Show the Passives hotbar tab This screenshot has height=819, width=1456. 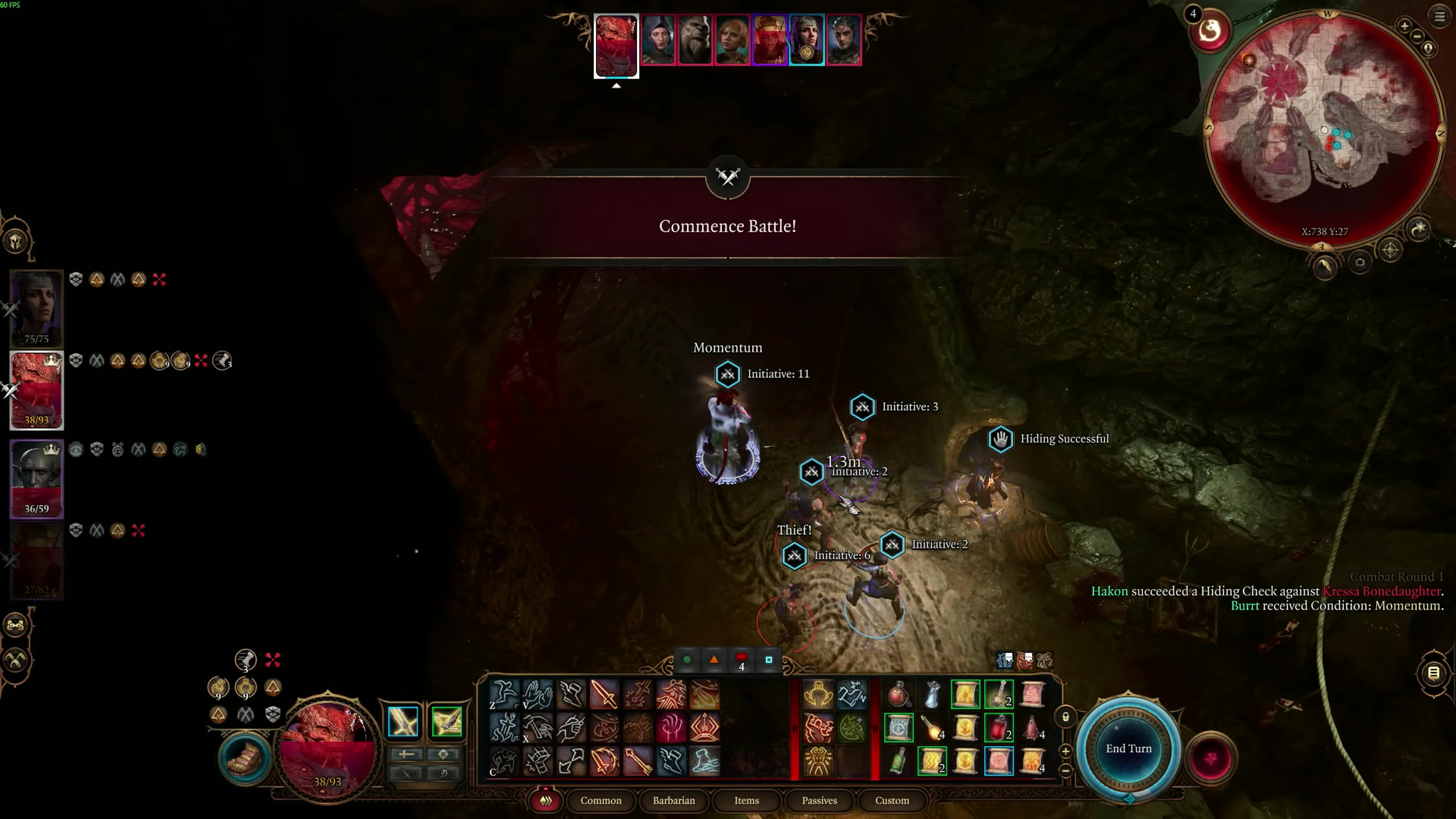pyautogui.click(x=819, y=800)
